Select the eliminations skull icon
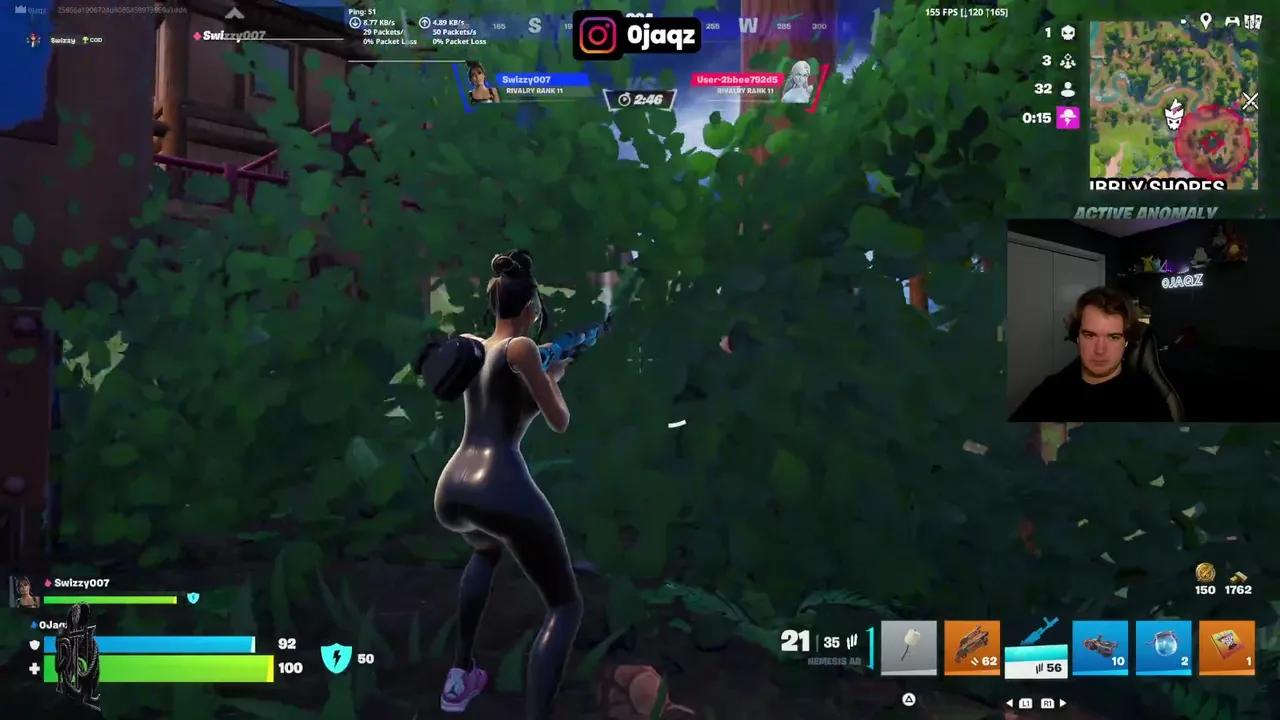This screenshot has height=720, width=1280. pos(1069,33)
